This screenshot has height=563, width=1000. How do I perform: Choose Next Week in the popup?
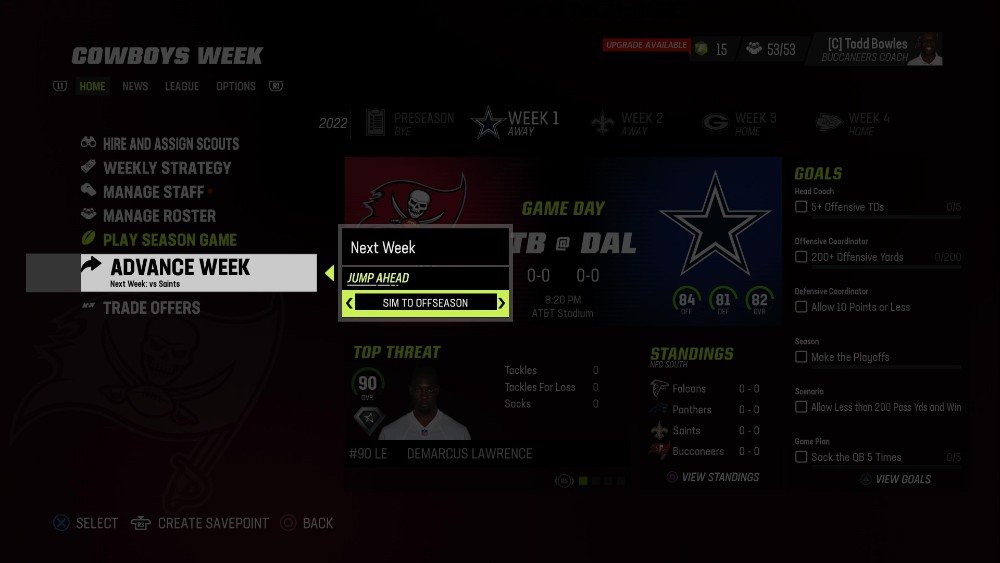coord(383,247)
